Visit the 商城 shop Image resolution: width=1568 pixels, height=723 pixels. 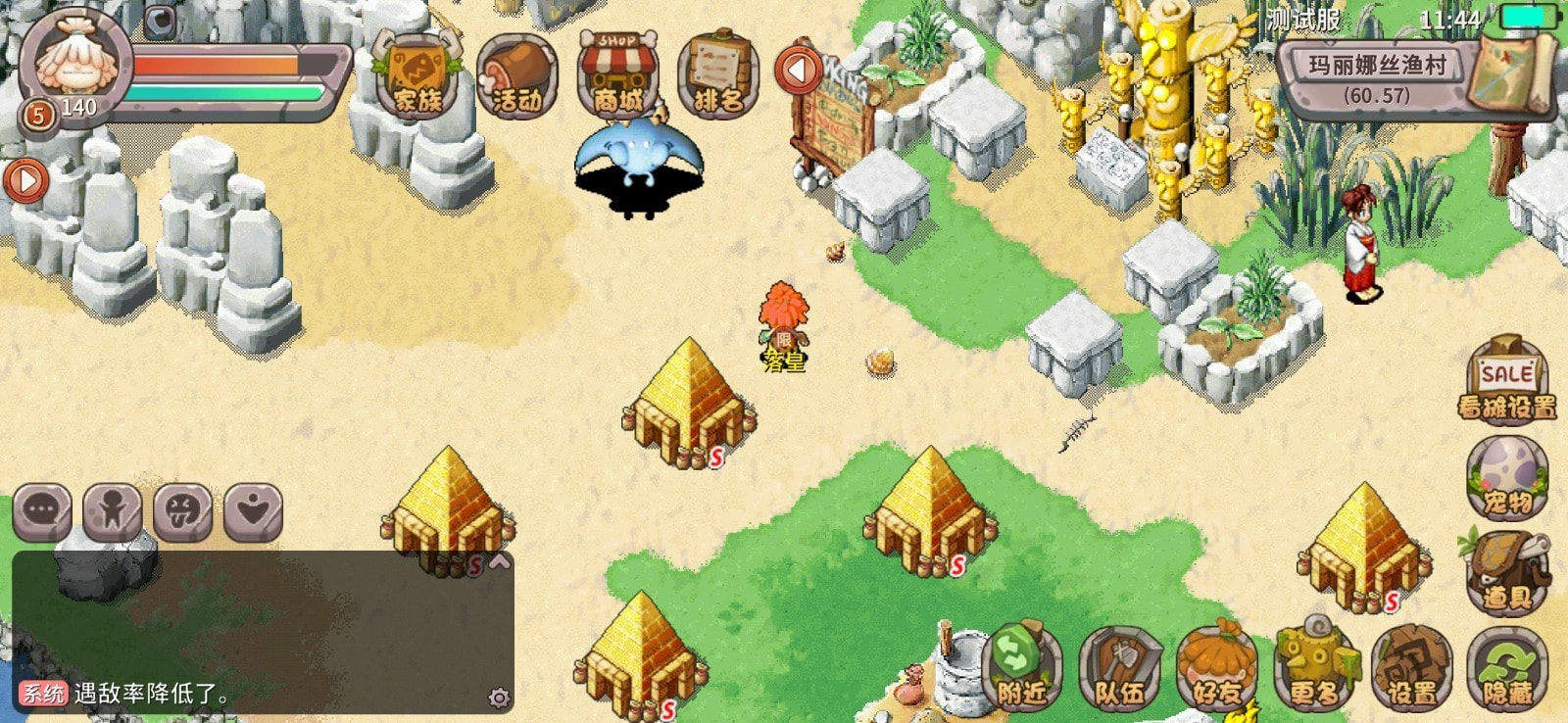click(x=617, y=77)
